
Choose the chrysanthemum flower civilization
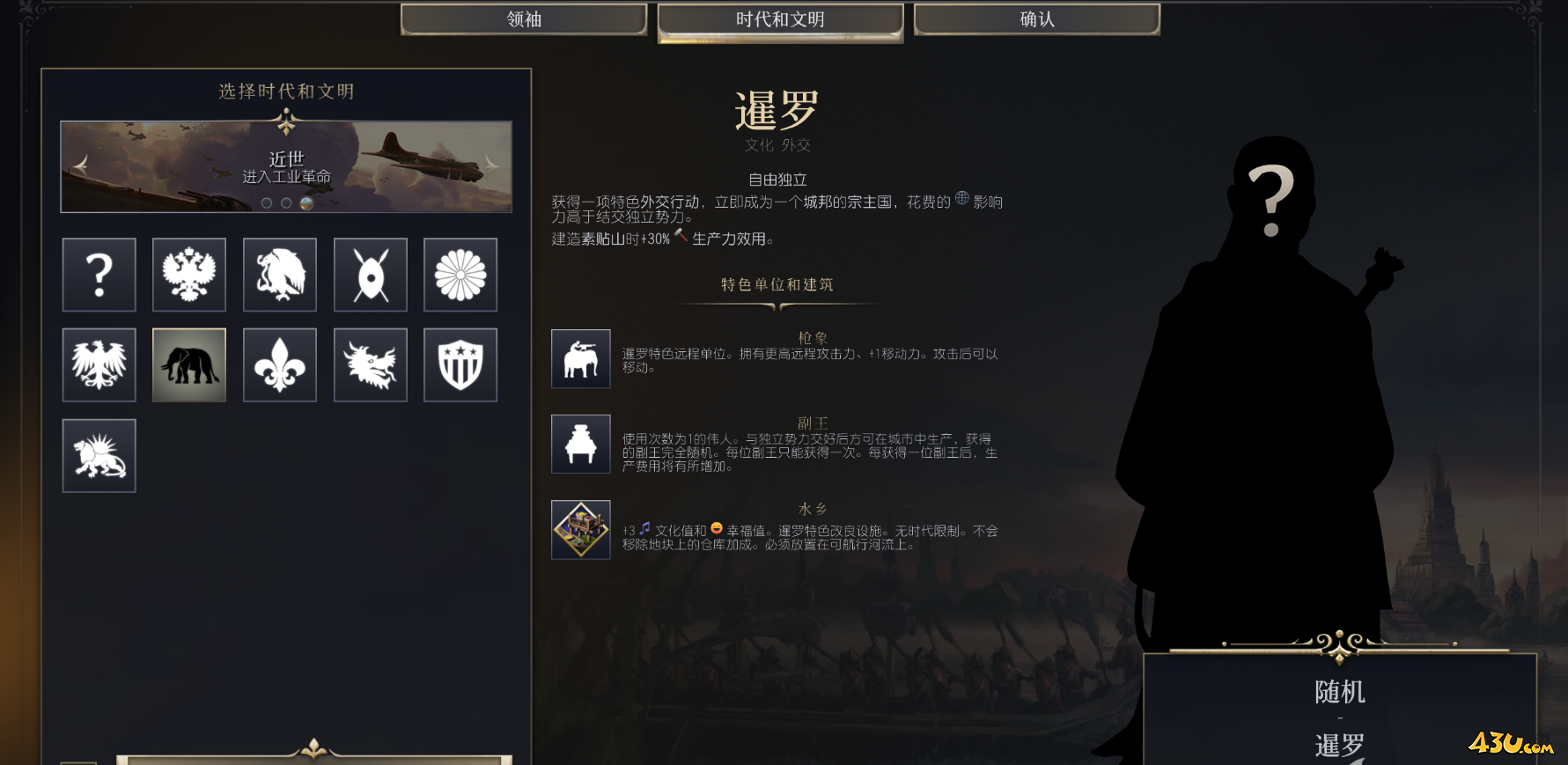point(460,275)
